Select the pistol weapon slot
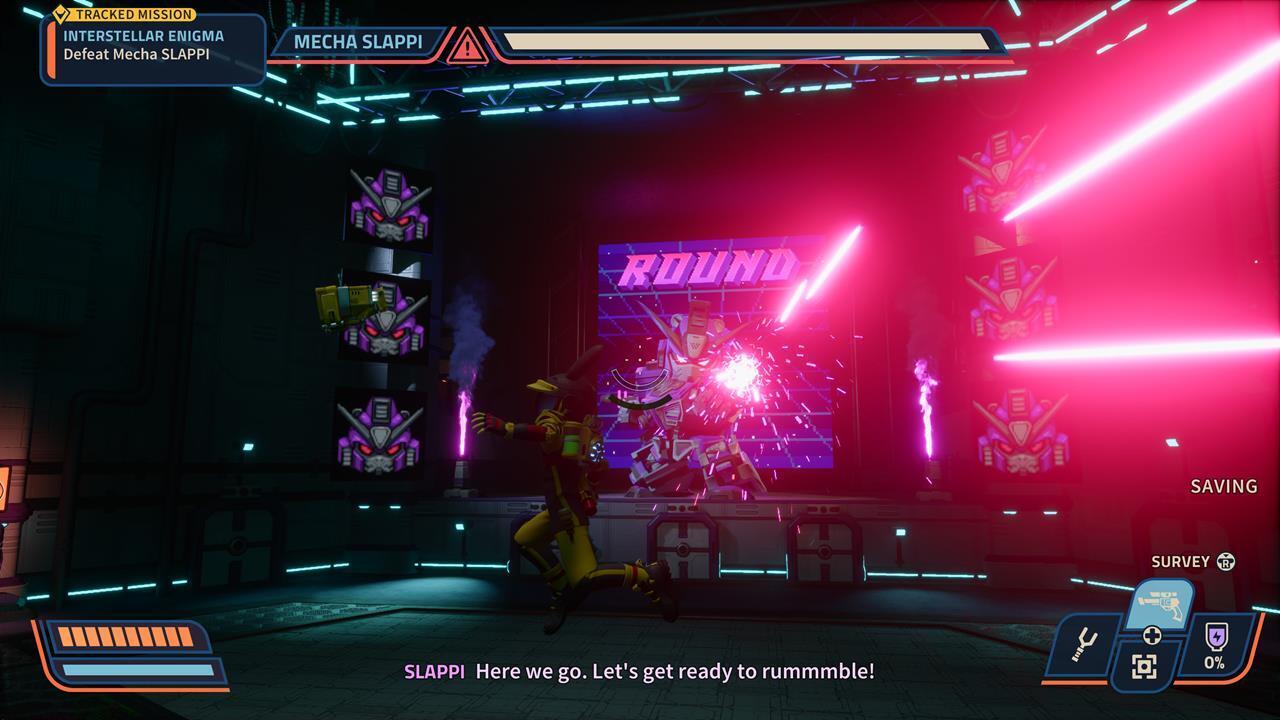1280x720 pixels. (x=1160, y=602)
